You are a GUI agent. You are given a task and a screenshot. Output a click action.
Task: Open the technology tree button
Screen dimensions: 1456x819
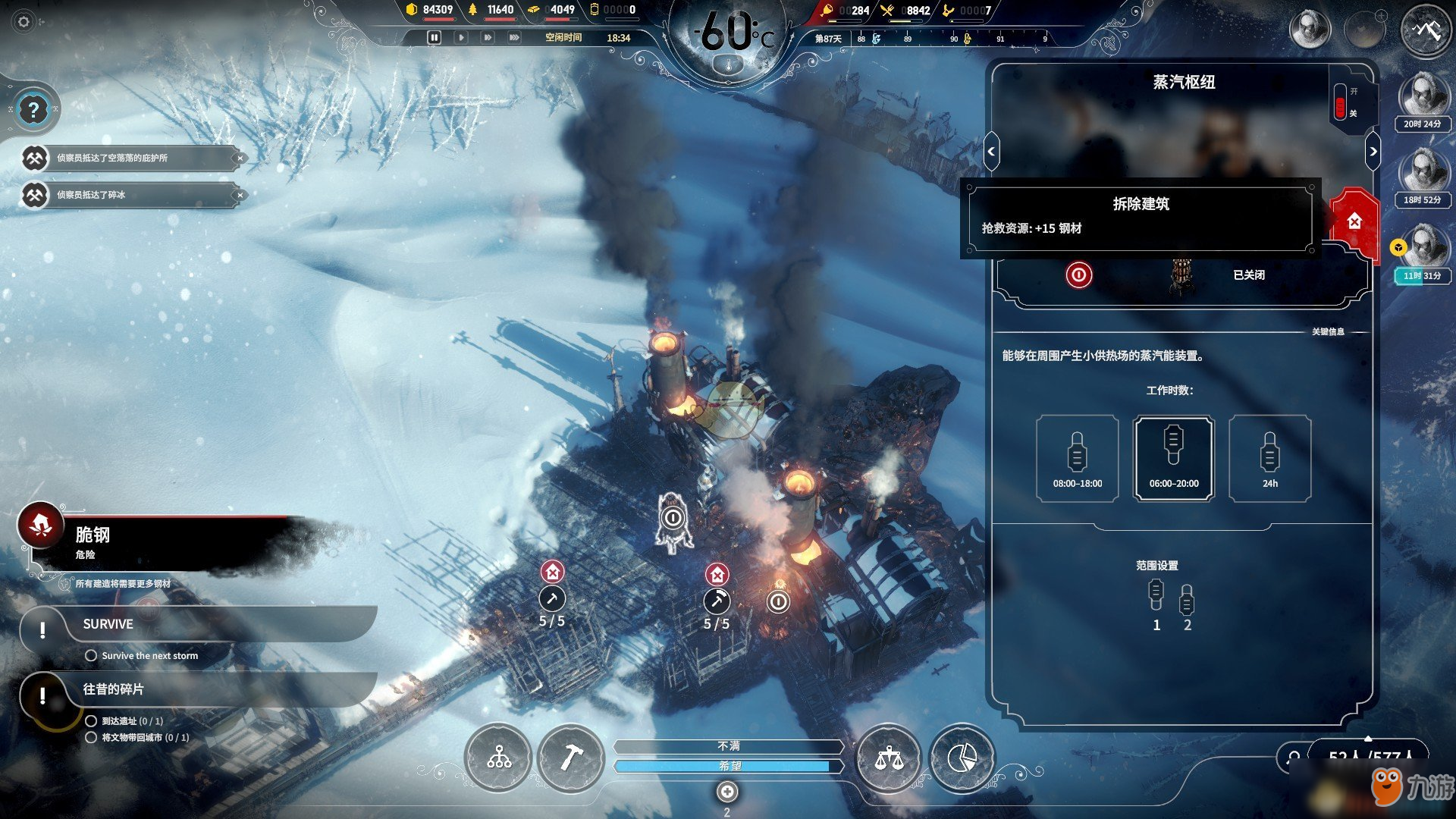tap(498, 757)
